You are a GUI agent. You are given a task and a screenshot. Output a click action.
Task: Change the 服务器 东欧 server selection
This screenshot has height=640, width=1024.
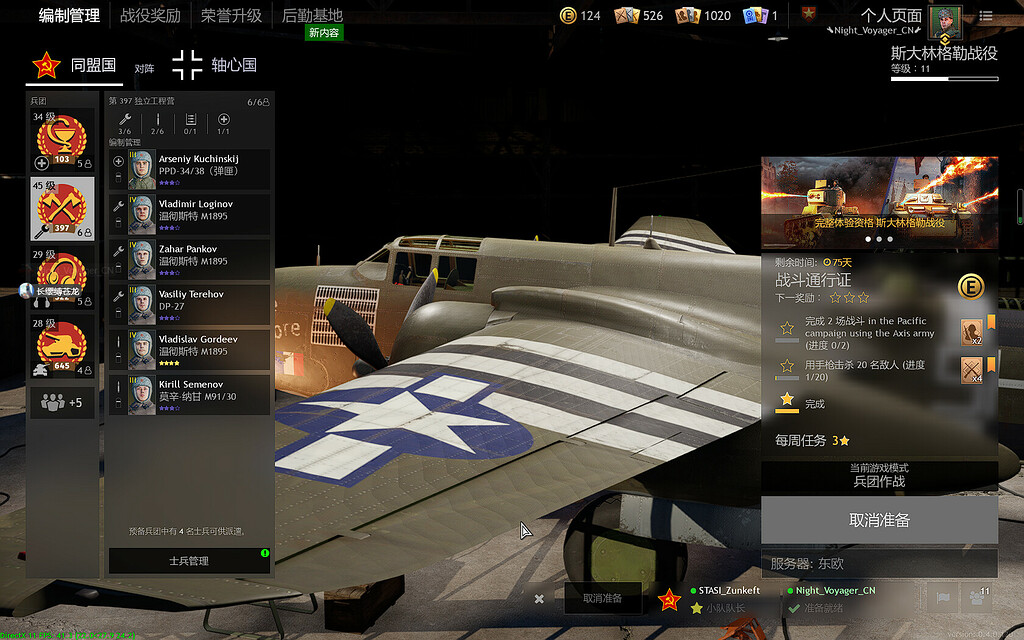pyautogui.click(x=879, y=563)
